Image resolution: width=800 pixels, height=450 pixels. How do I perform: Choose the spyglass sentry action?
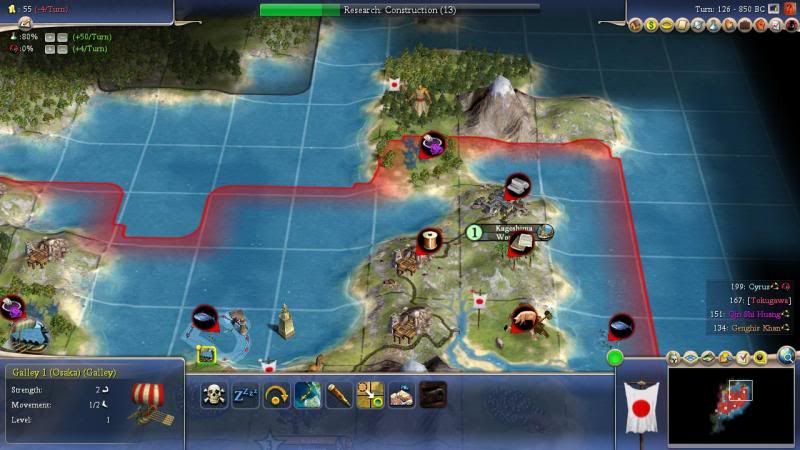339,394
